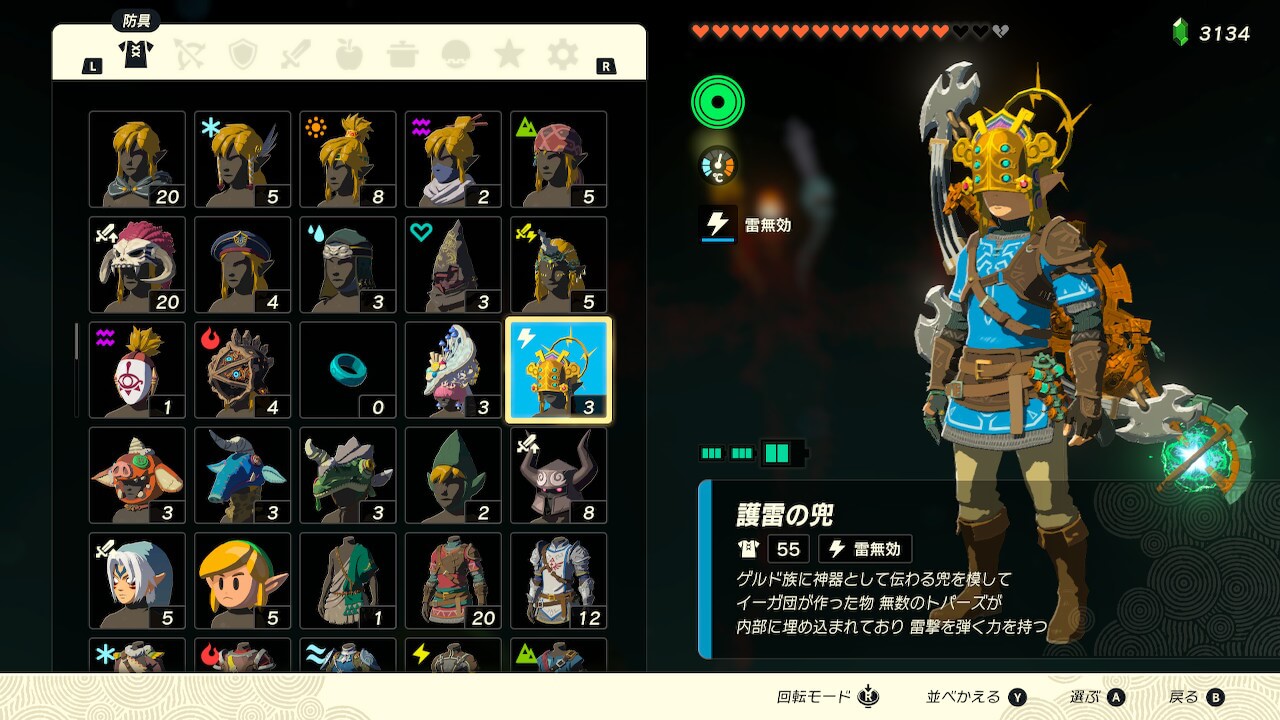Select the green pointed Tingle hood
The height and width of the screenshot is (720, 1280).
coord(453,476)
